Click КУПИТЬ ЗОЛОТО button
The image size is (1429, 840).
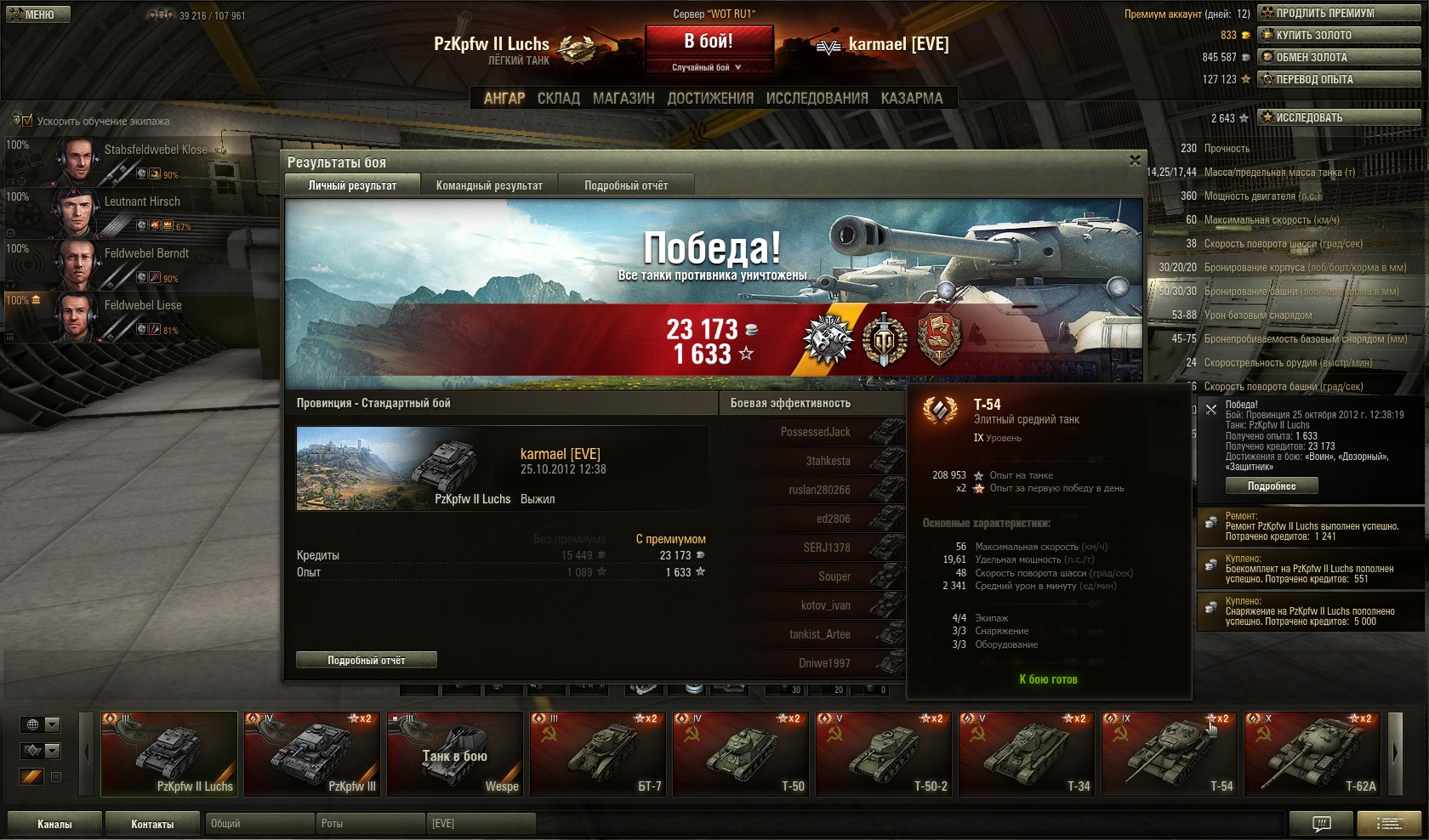(1340, 35)
